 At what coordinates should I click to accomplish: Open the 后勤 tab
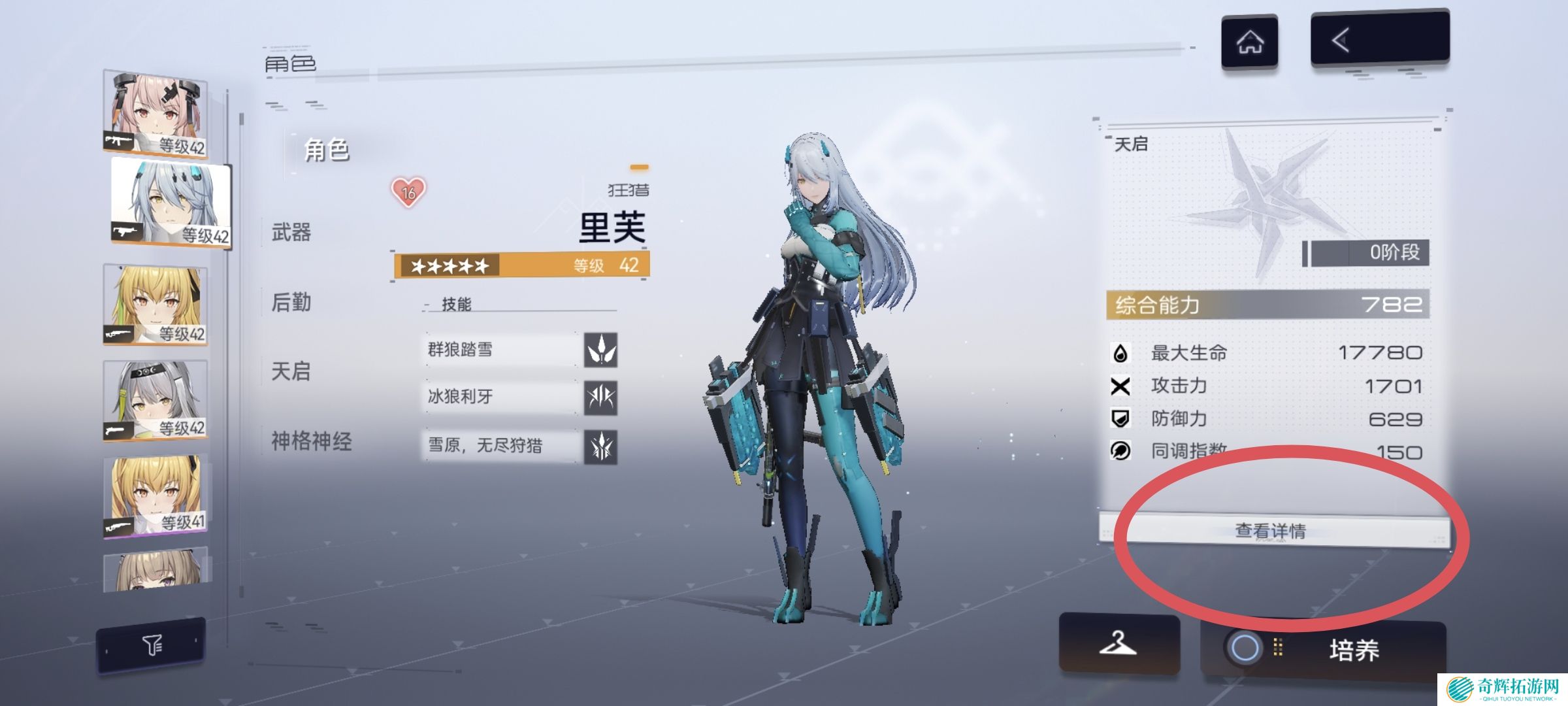[291, 302]
